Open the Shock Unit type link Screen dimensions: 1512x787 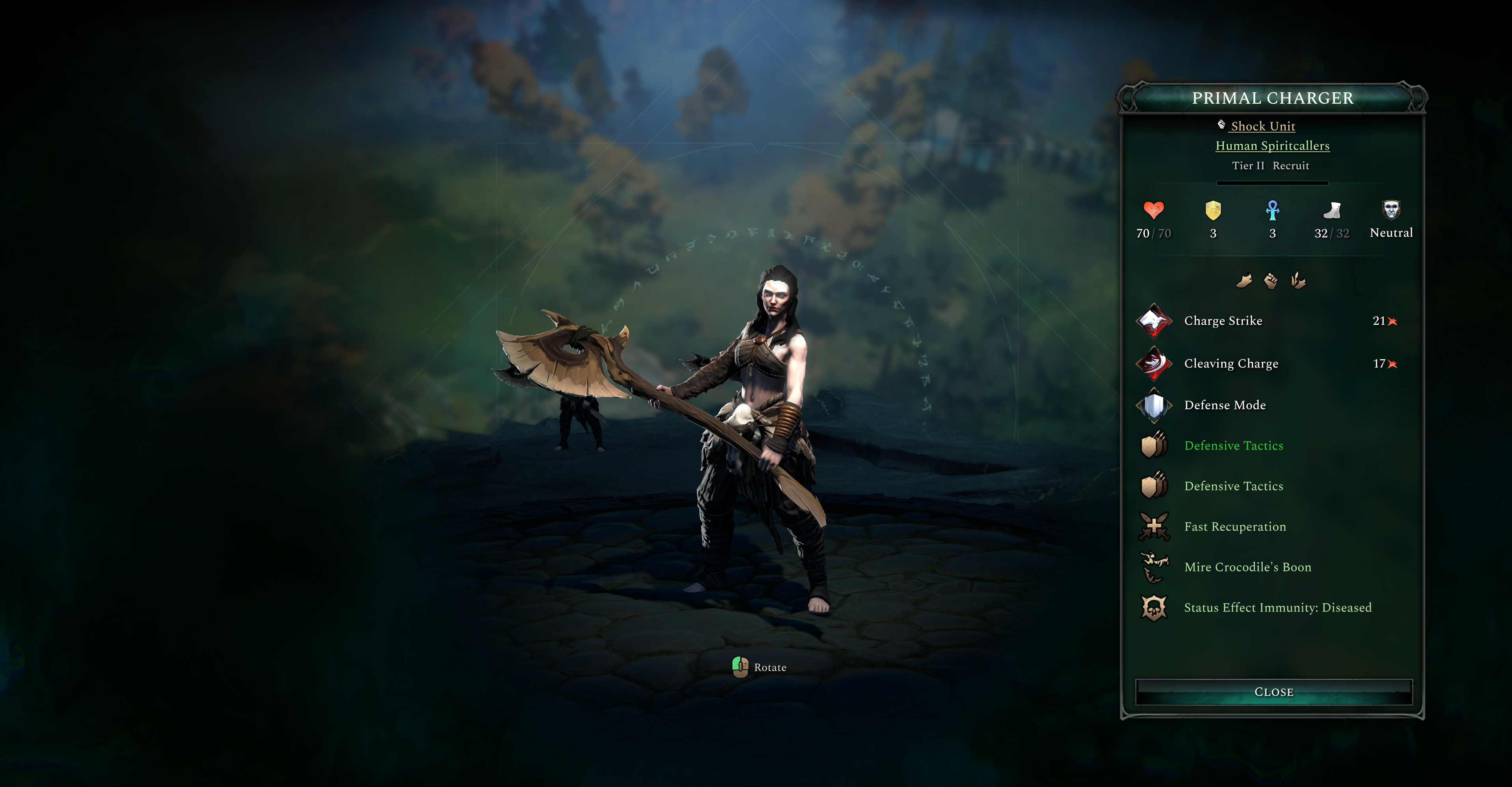[1262, 126]
